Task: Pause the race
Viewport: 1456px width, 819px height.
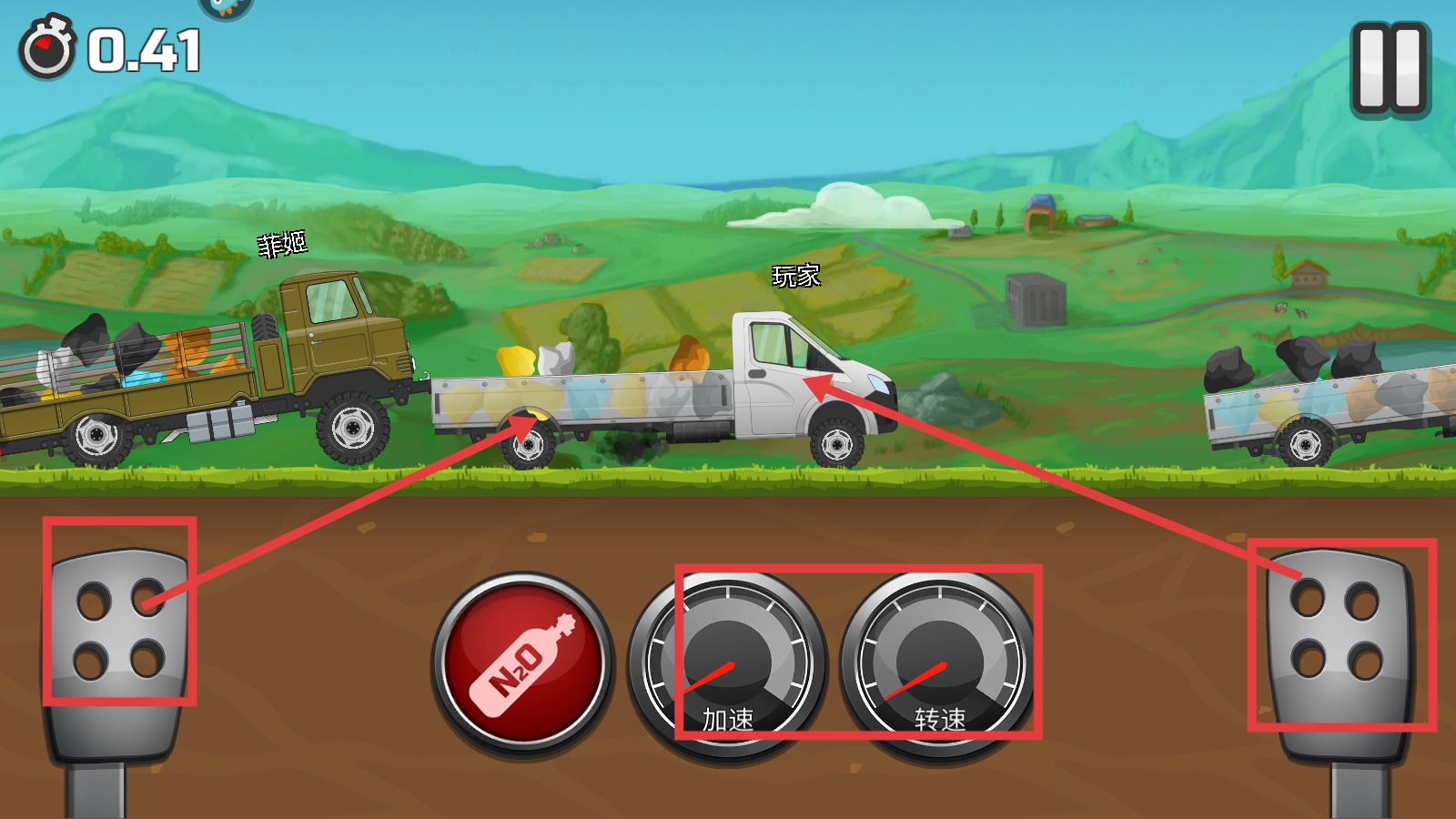Action: pyautogui.click(x=1390, y=69)
